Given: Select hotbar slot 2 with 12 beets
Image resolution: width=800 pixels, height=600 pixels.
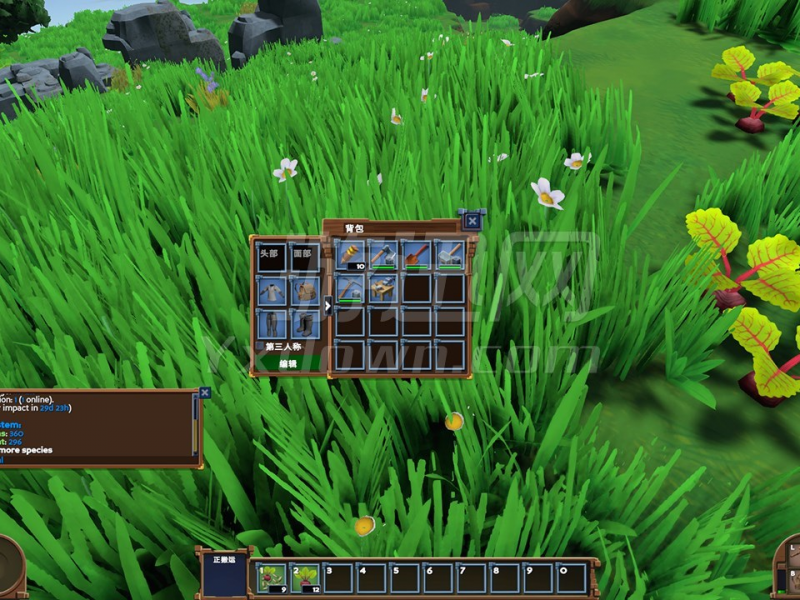Looking at the screenshot, I should (x=304, y=577).
